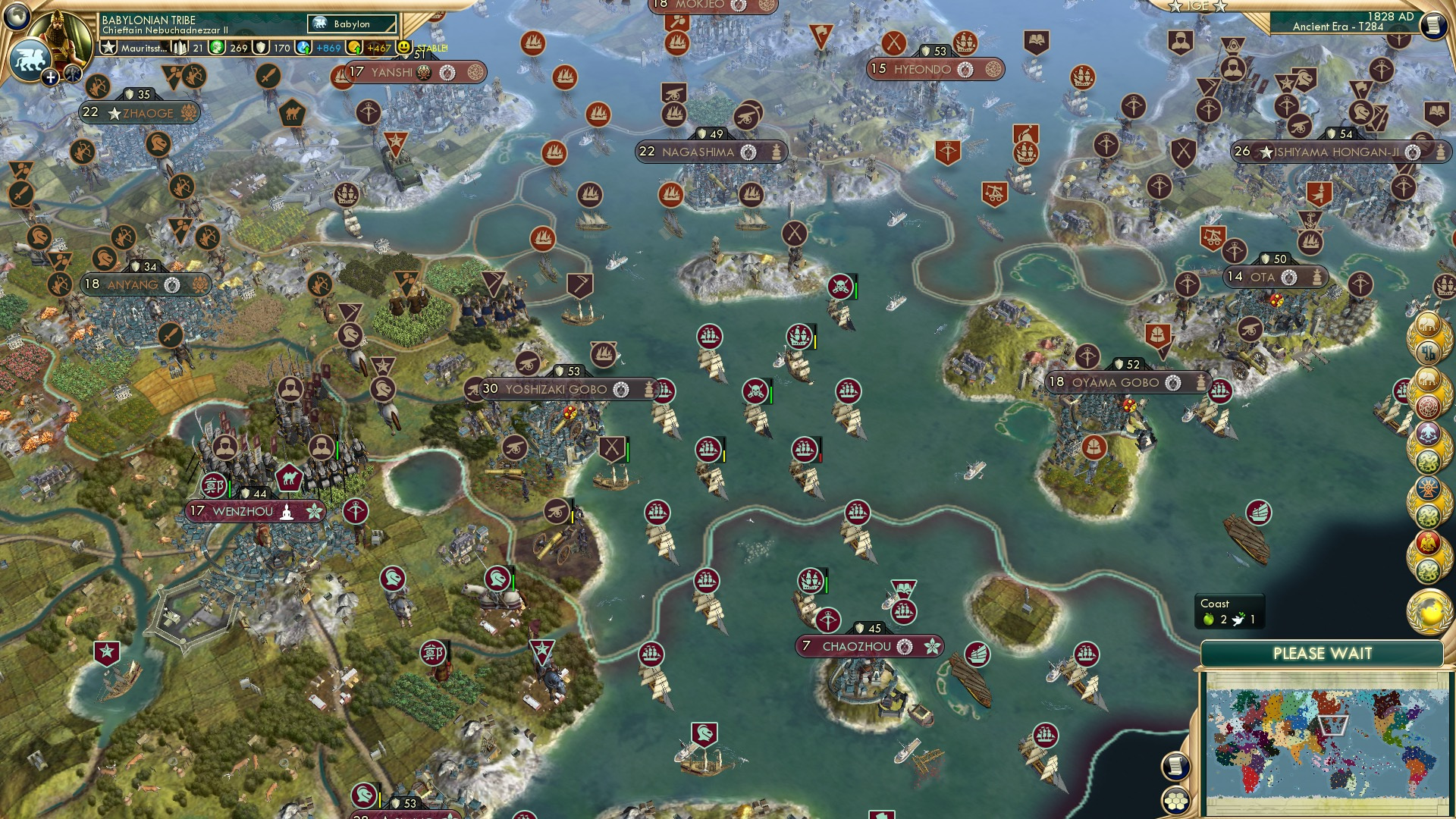Click the gold income coin icon
The image size is (1456, 819).
click(x=354, y=48)
